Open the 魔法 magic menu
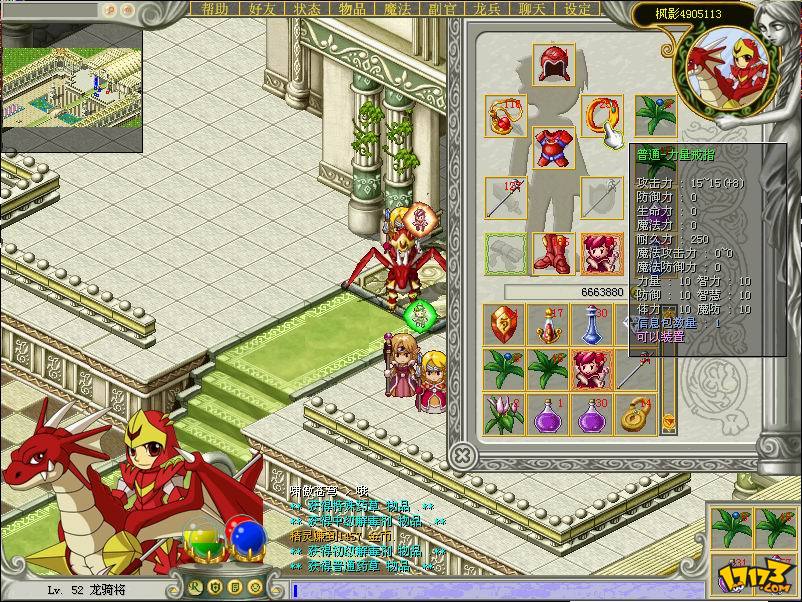The width and height of the screenshot is (802, 602). (x=397, y=9)
